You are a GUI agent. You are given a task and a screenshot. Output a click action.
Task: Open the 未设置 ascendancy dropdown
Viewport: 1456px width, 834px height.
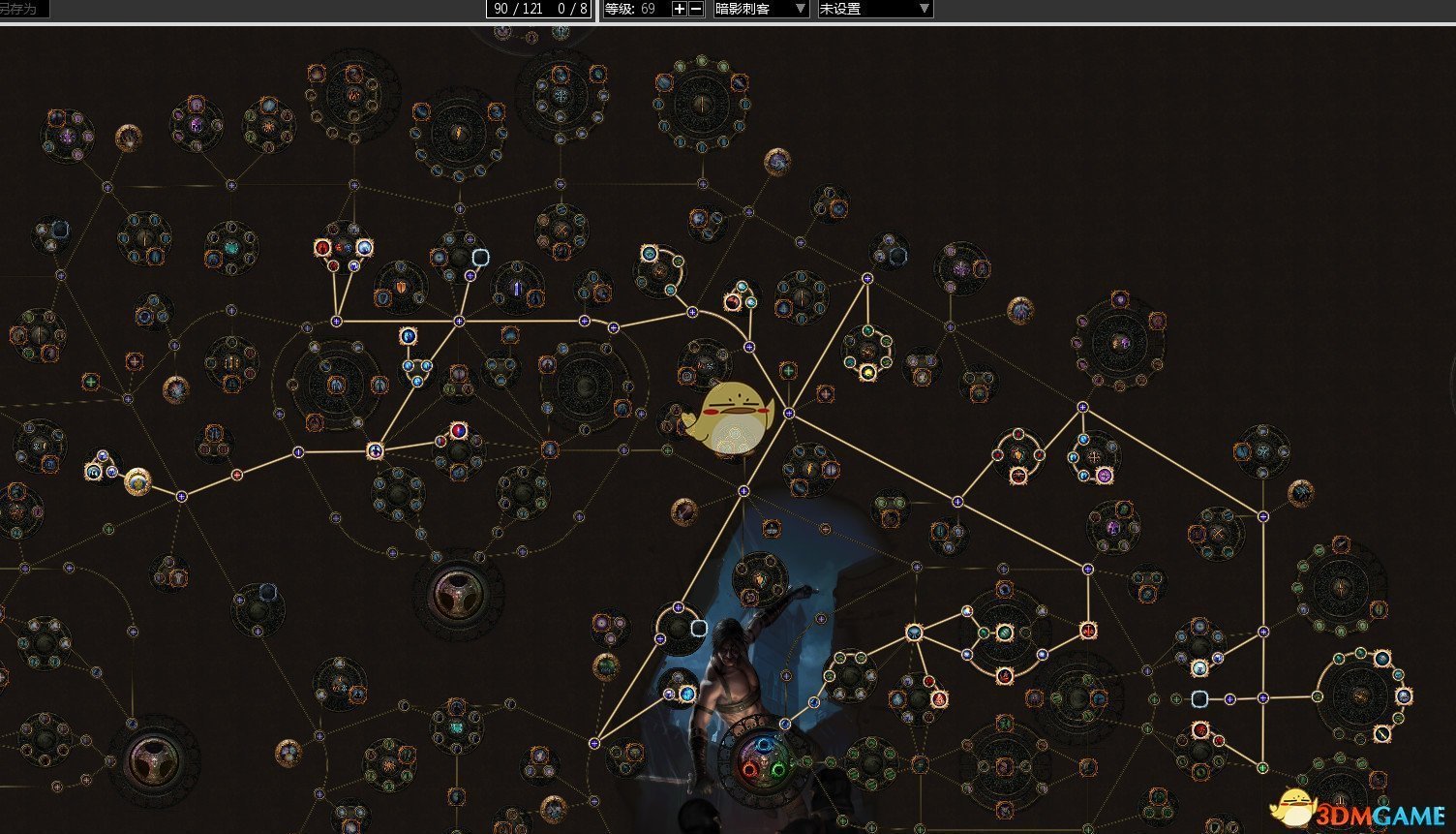point(875,9)
